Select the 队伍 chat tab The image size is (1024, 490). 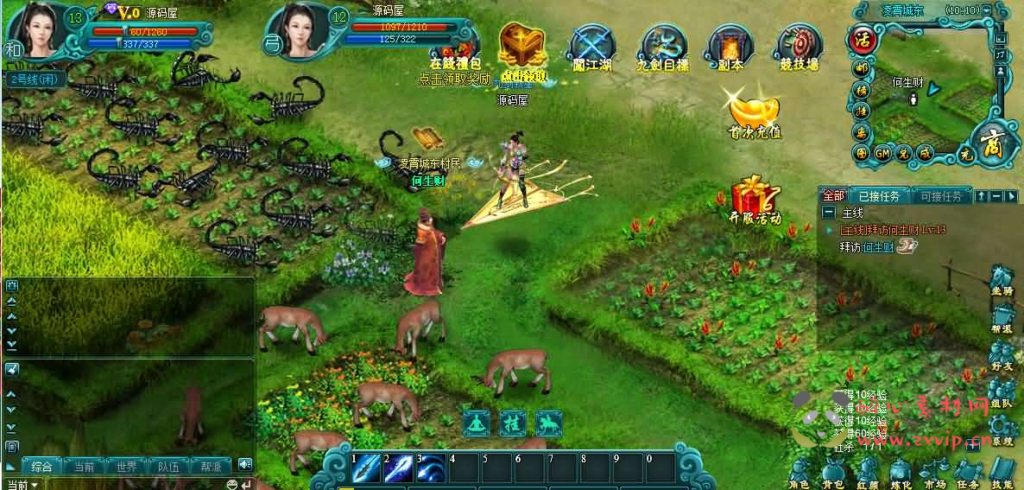(168, 466)
